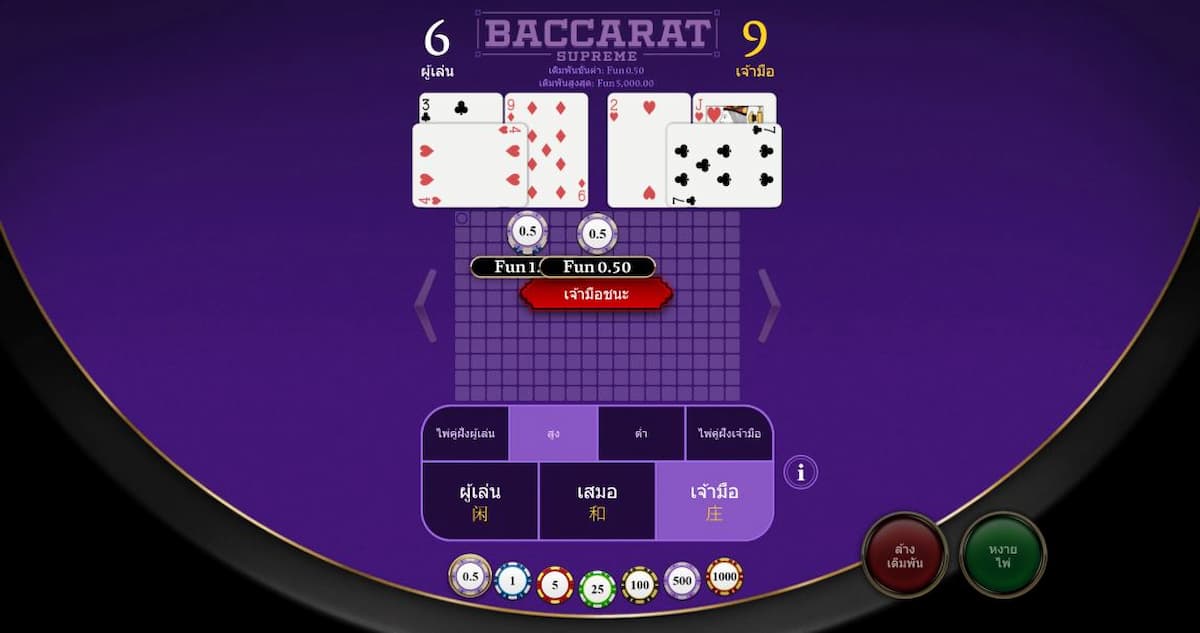The image size is (1200, 633).
Task: Show previous roadmap page with left arrow
Action: [x=425, y=305]
